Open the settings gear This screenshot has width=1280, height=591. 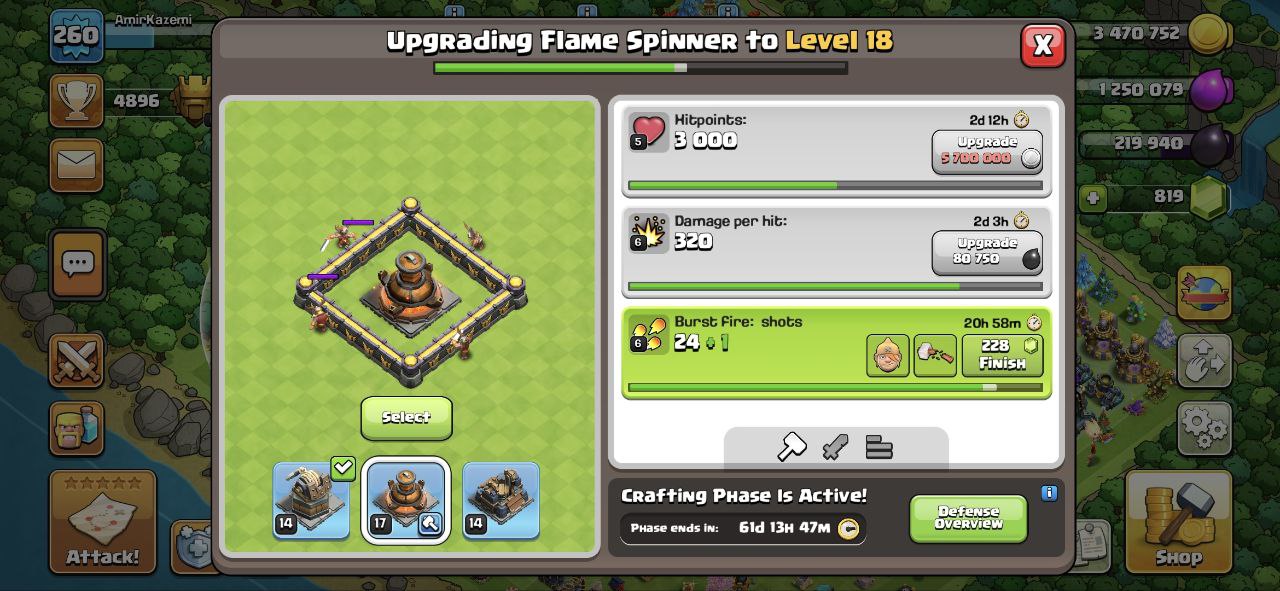pos(1204,428)
